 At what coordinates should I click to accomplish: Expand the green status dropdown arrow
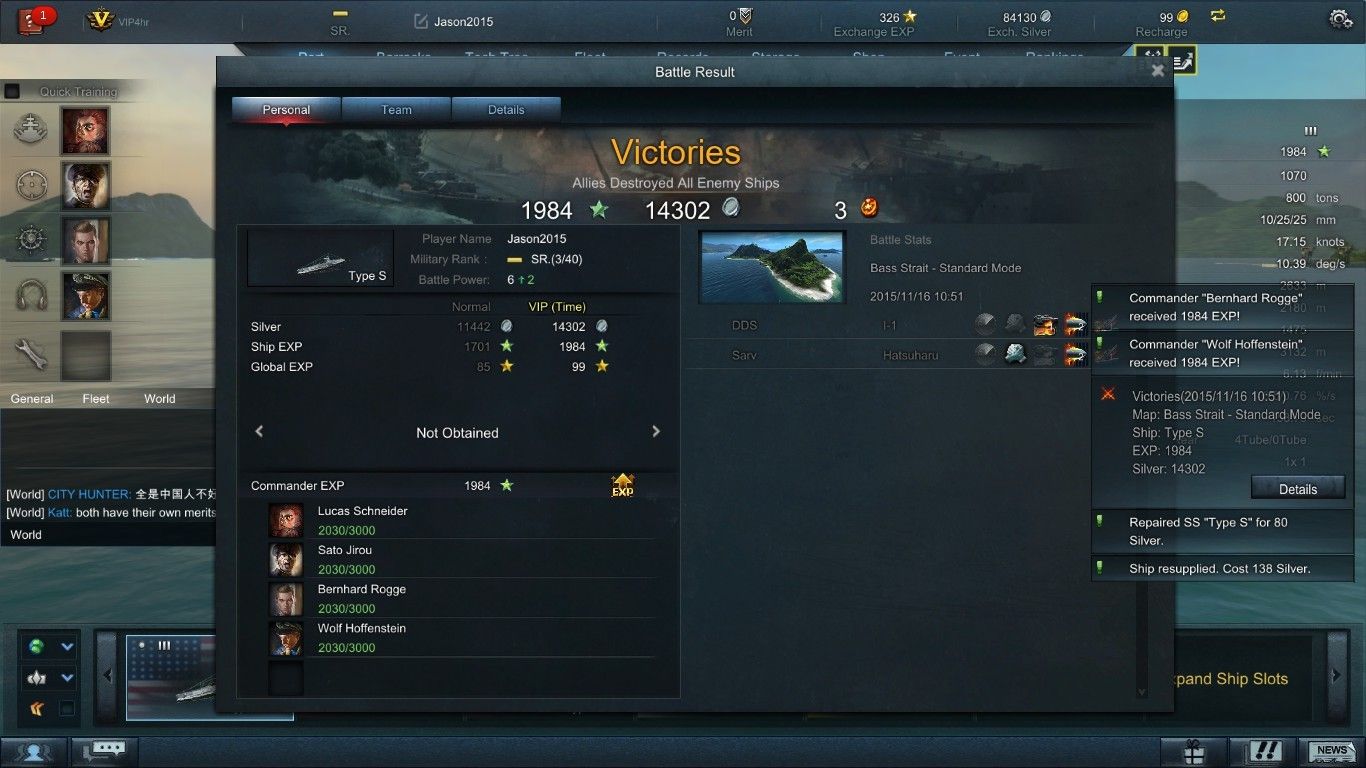[x=66, y=647]
